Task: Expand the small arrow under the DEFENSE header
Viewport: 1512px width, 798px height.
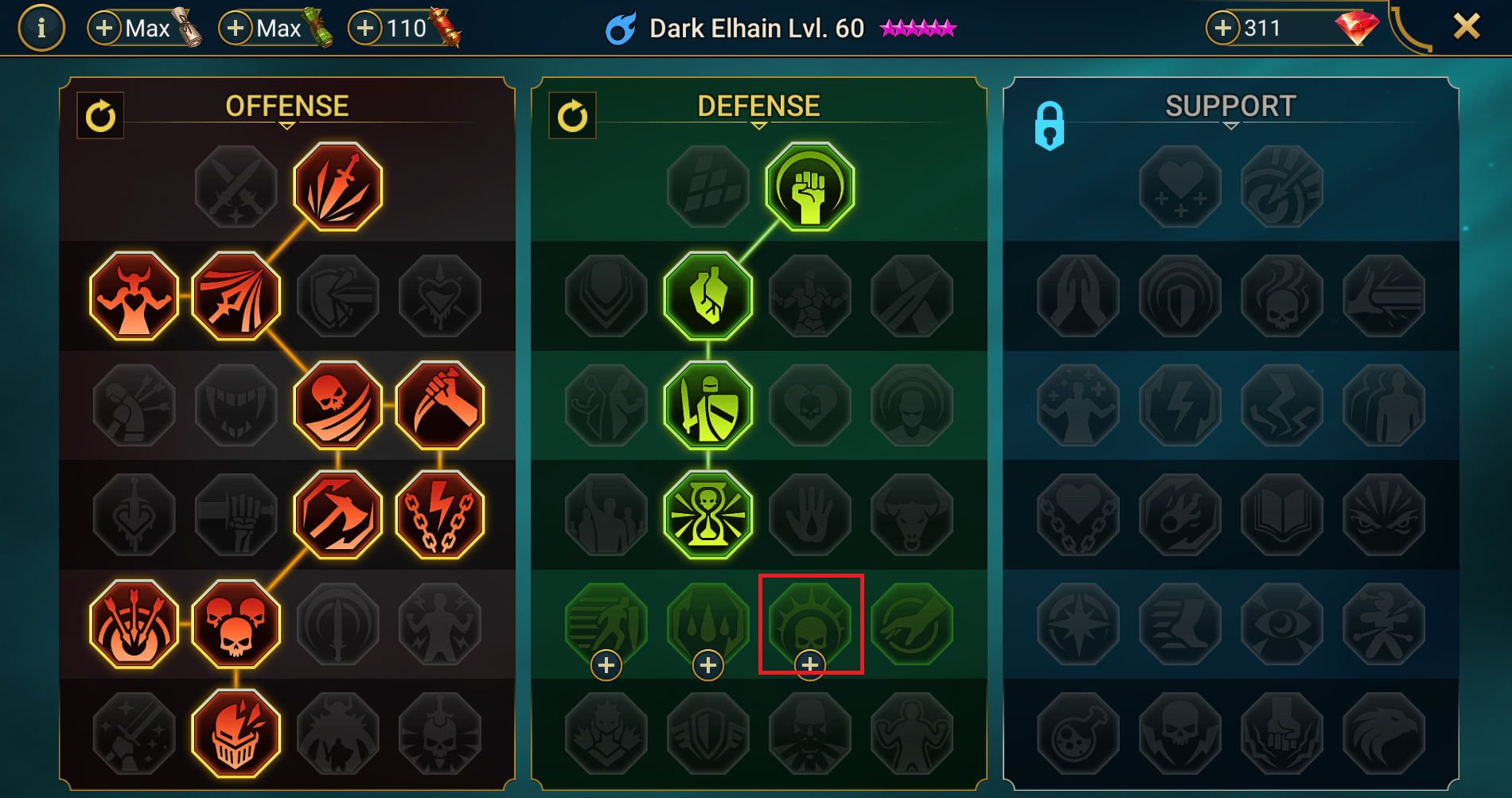Action: [758, 127]
